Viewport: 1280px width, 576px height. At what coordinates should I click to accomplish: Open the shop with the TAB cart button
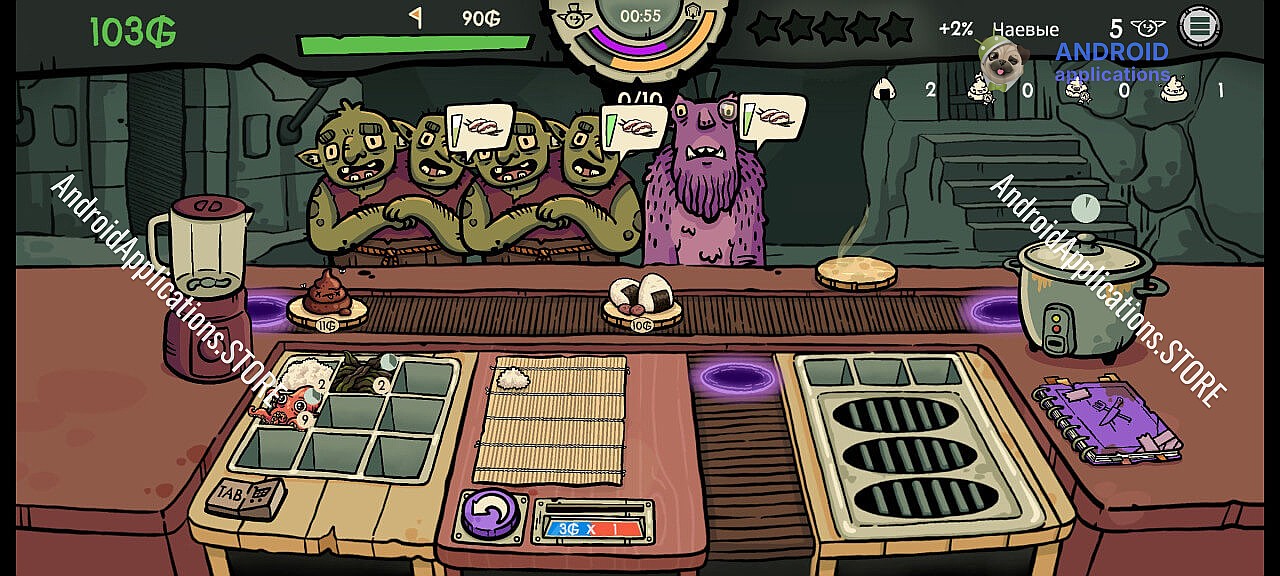pos(246,496)
